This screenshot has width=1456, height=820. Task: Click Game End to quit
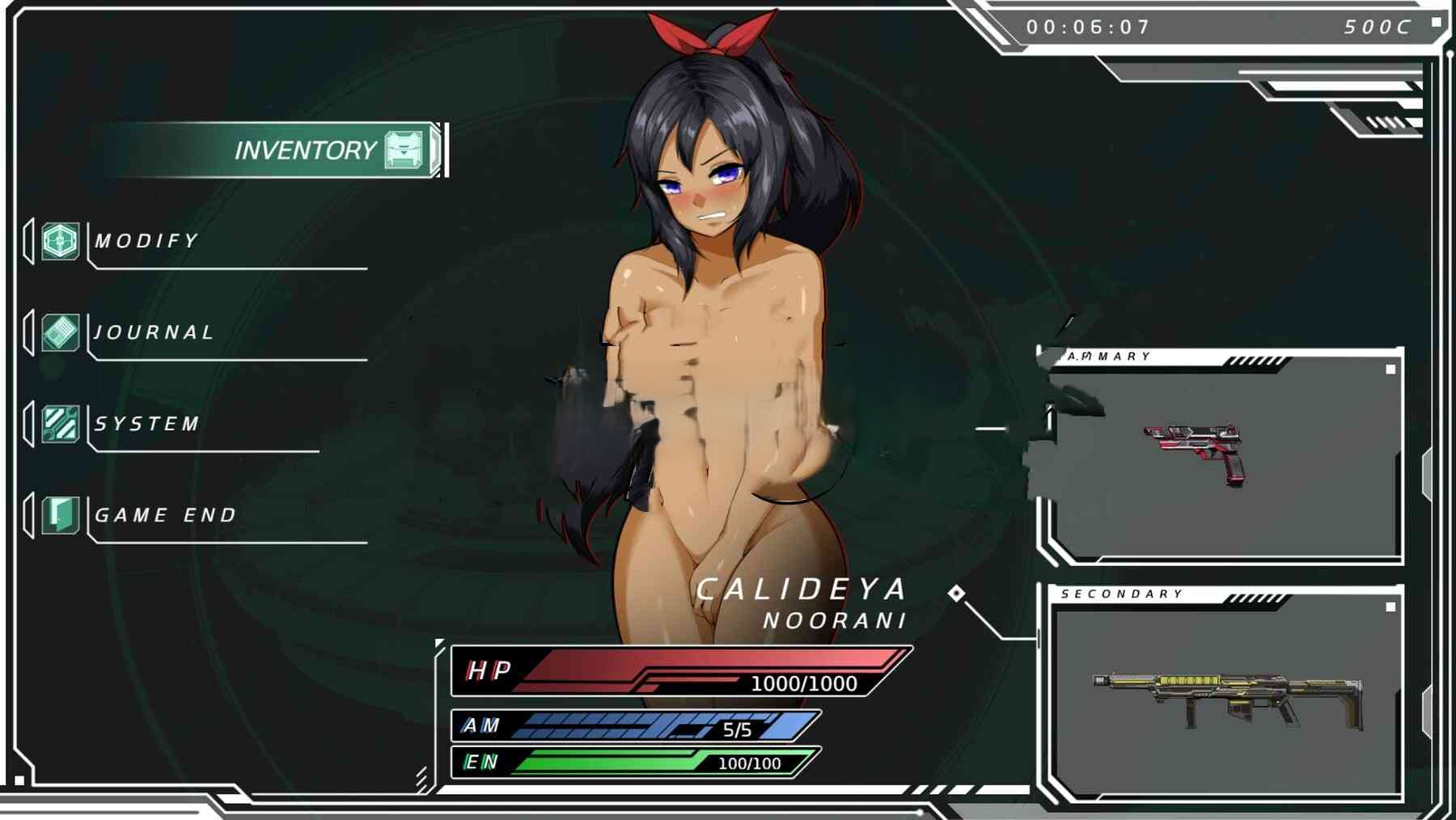165,515
